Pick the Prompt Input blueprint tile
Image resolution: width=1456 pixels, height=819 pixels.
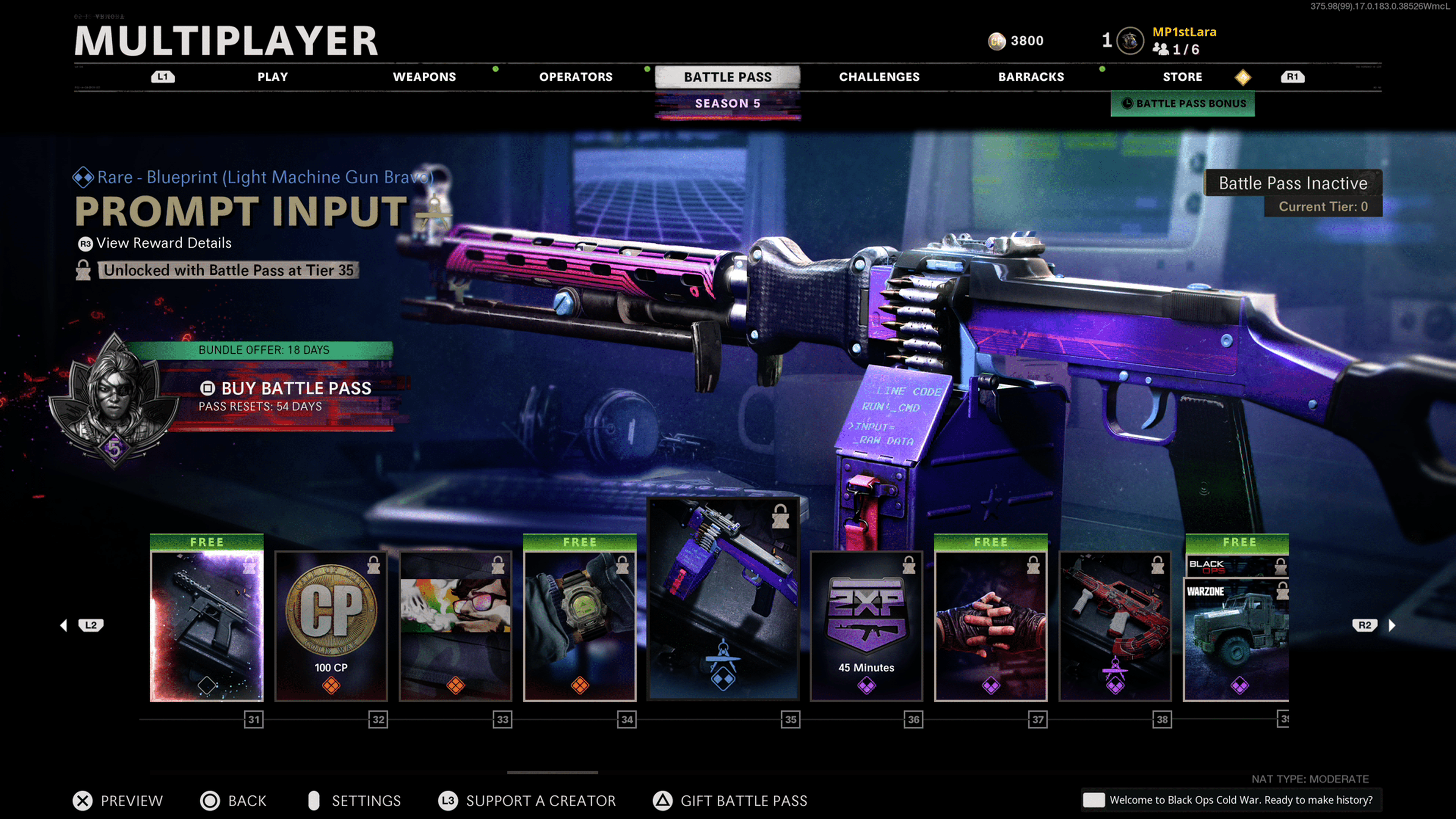(x=723, y=599)
